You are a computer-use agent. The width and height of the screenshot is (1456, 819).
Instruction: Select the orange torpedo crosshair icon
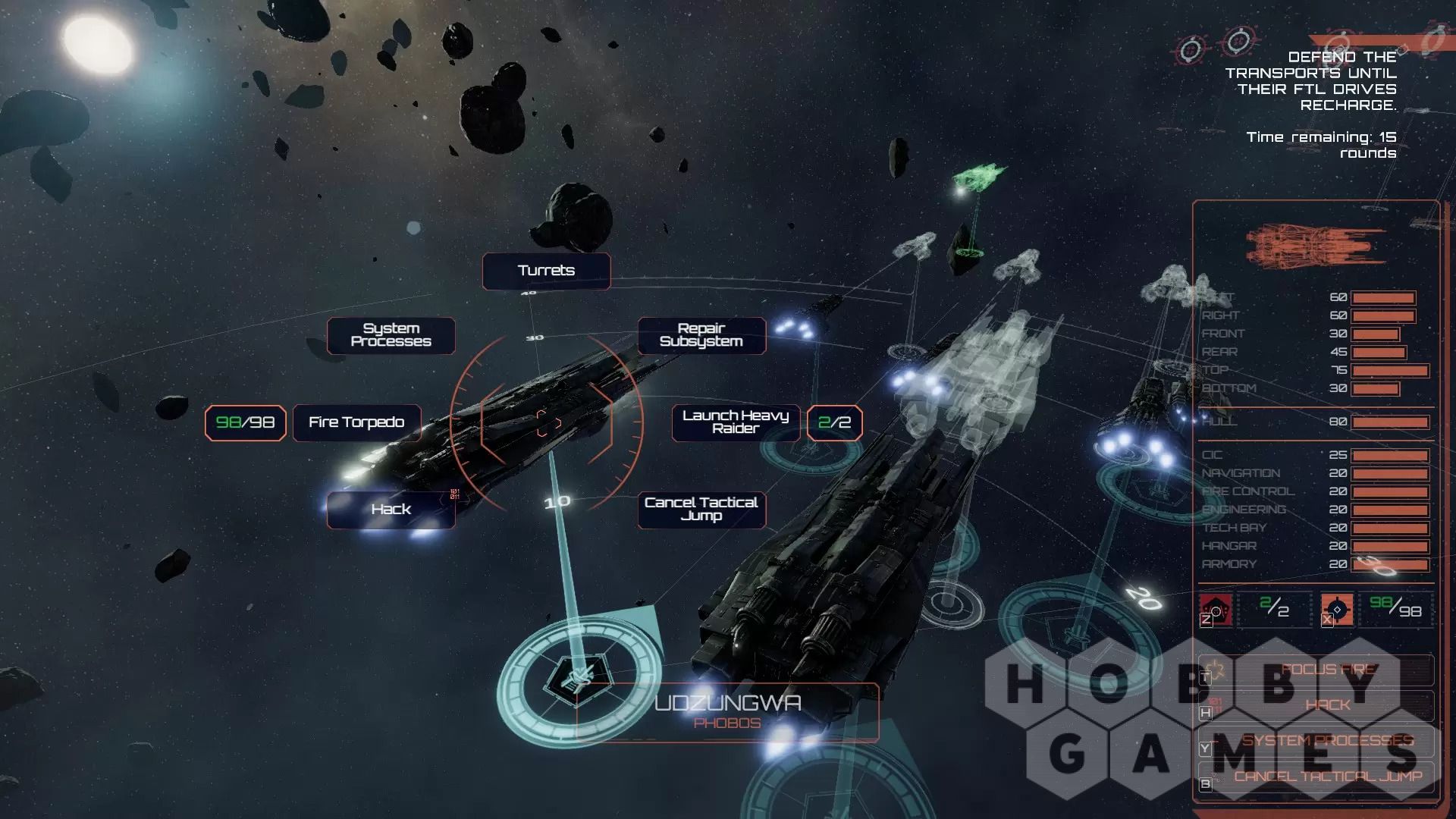click(1337, 610)
